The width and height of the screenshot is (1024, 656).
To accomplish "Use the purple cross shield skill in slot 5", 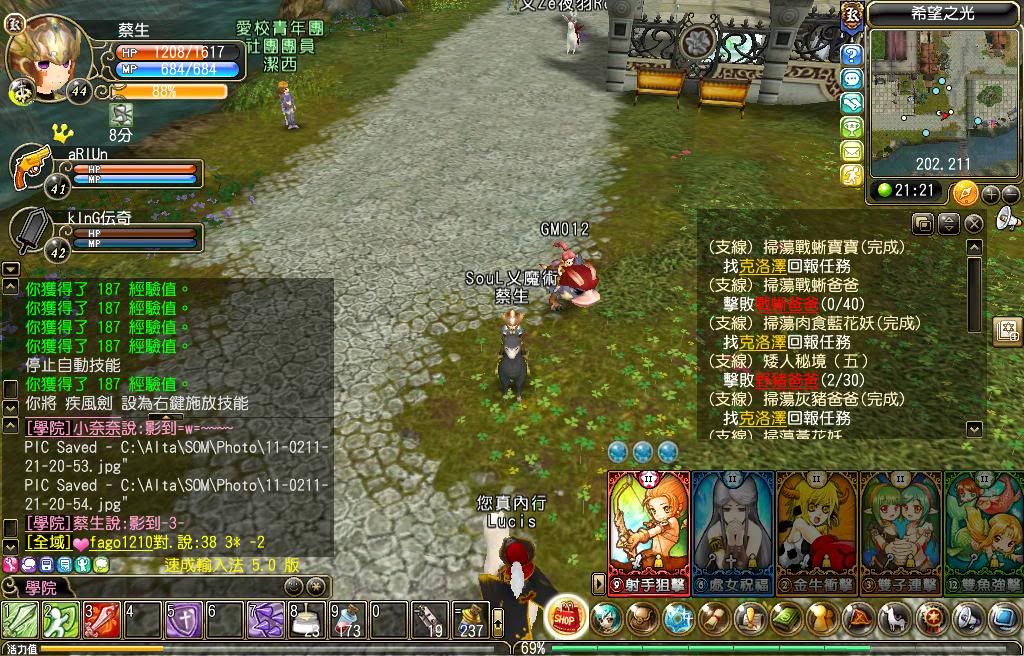I will point(184,620).
